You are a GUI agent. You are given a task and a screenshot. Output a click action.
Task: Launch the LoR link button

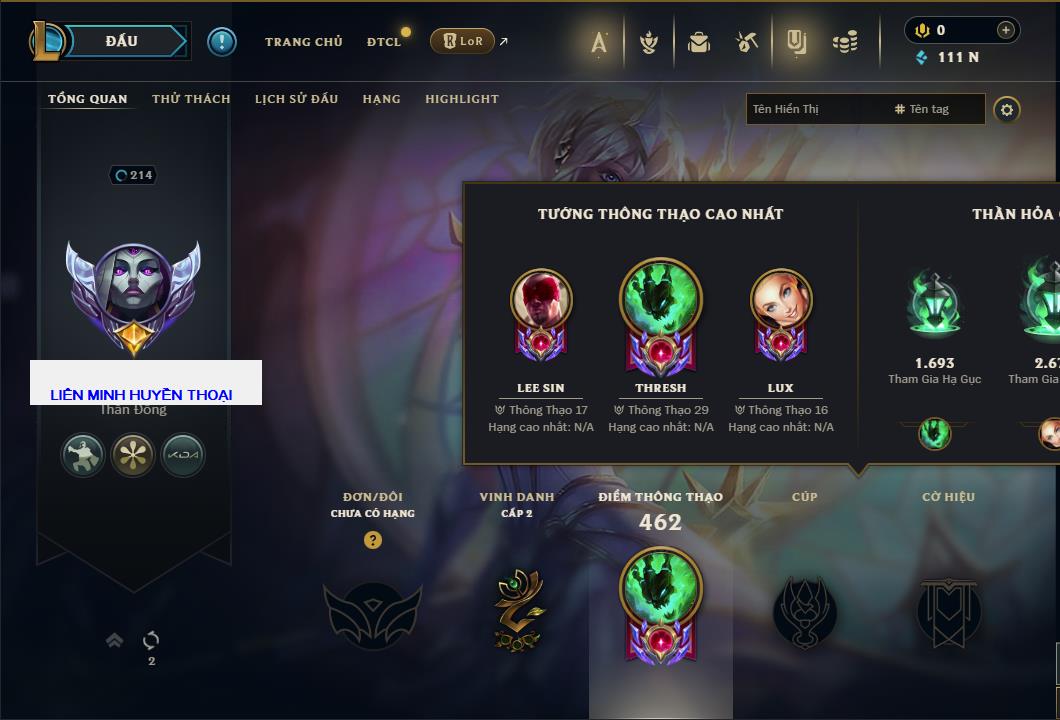click(462, 41)
